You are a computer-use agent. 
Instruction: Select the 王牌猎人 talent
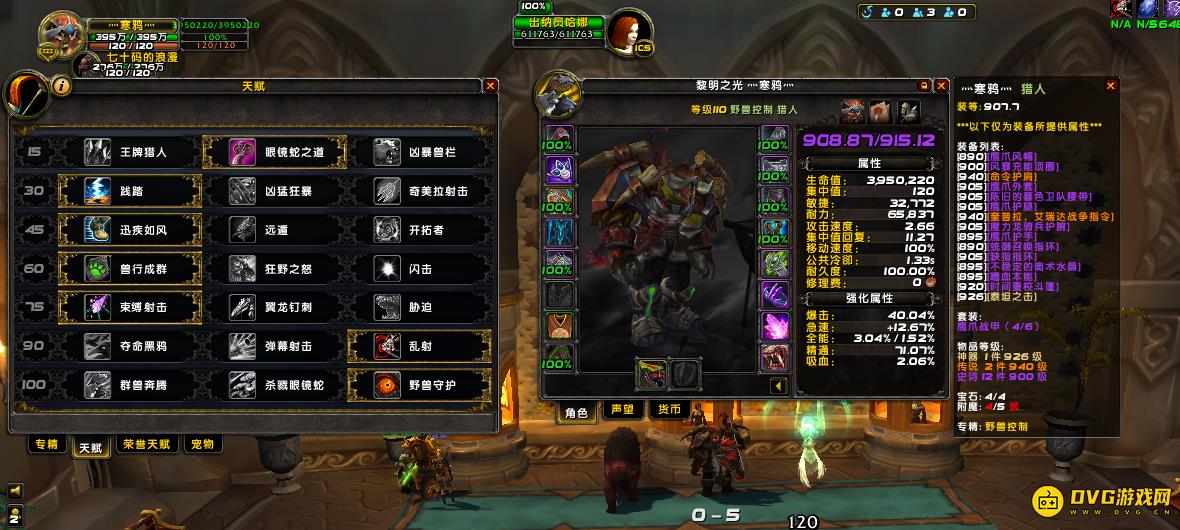point(129,152)
